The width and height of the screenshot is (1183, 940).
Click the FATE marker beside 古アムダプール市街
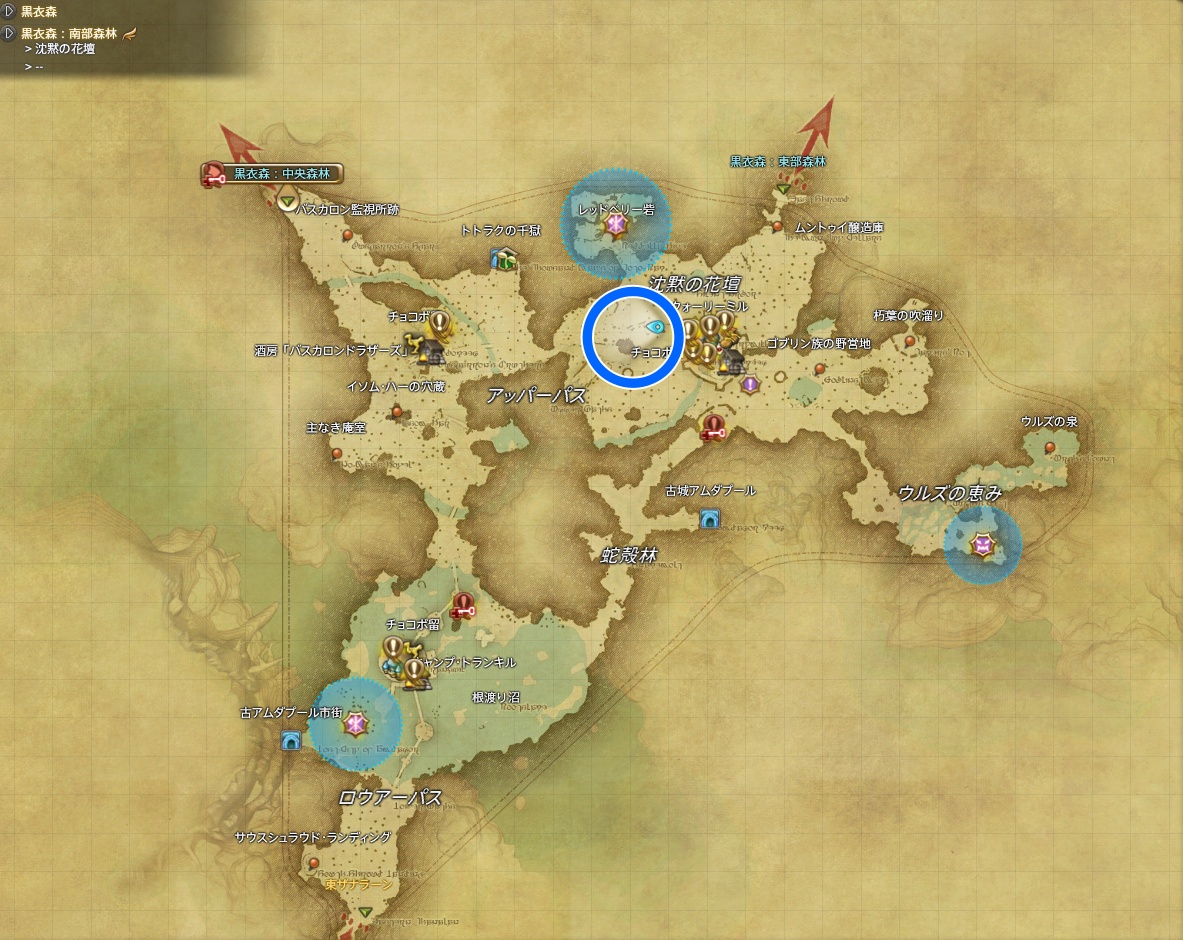(x=355, y=724)
